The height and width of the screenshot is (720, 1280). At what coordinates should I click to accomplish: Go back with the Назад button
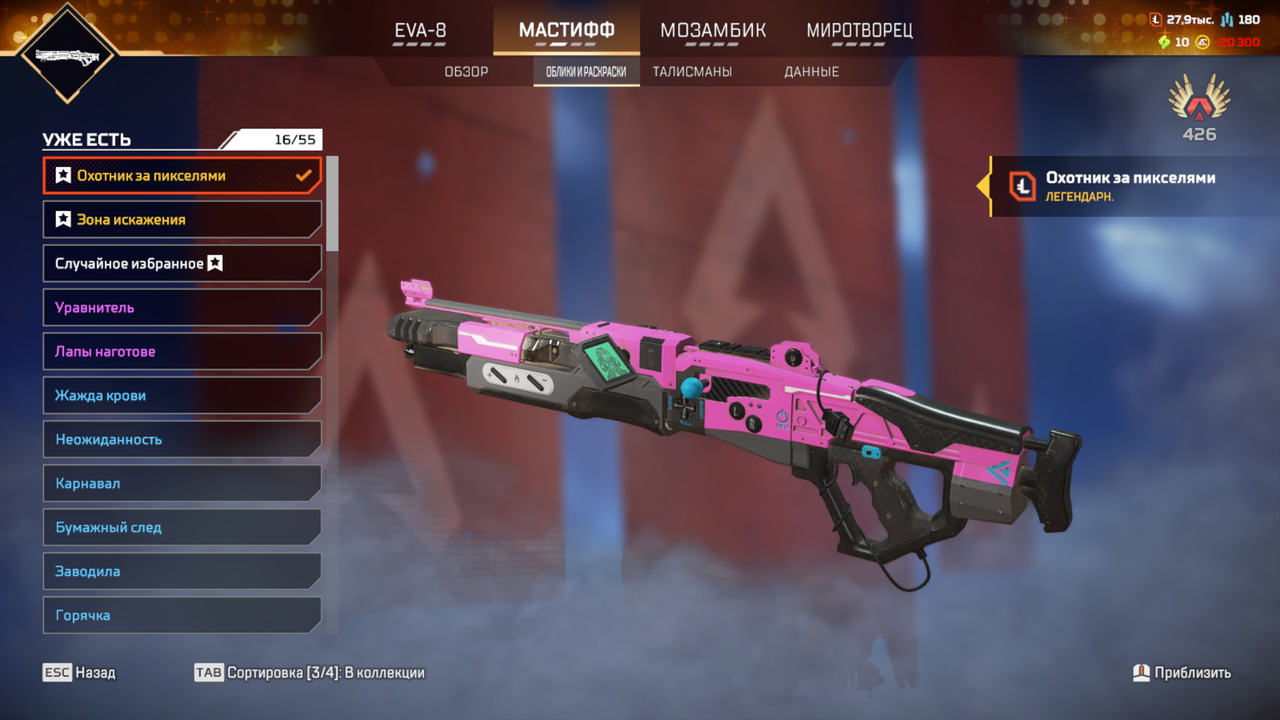point(80,673)
